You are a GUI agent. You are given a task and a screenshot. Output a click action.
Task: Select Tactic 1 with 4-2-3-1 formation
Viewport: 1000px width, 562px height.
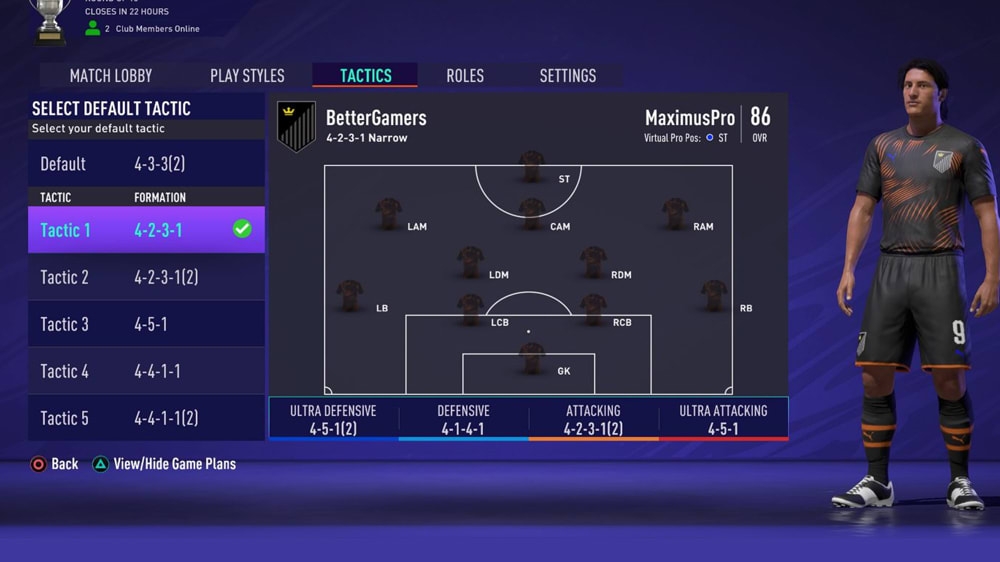pos(146,230)
